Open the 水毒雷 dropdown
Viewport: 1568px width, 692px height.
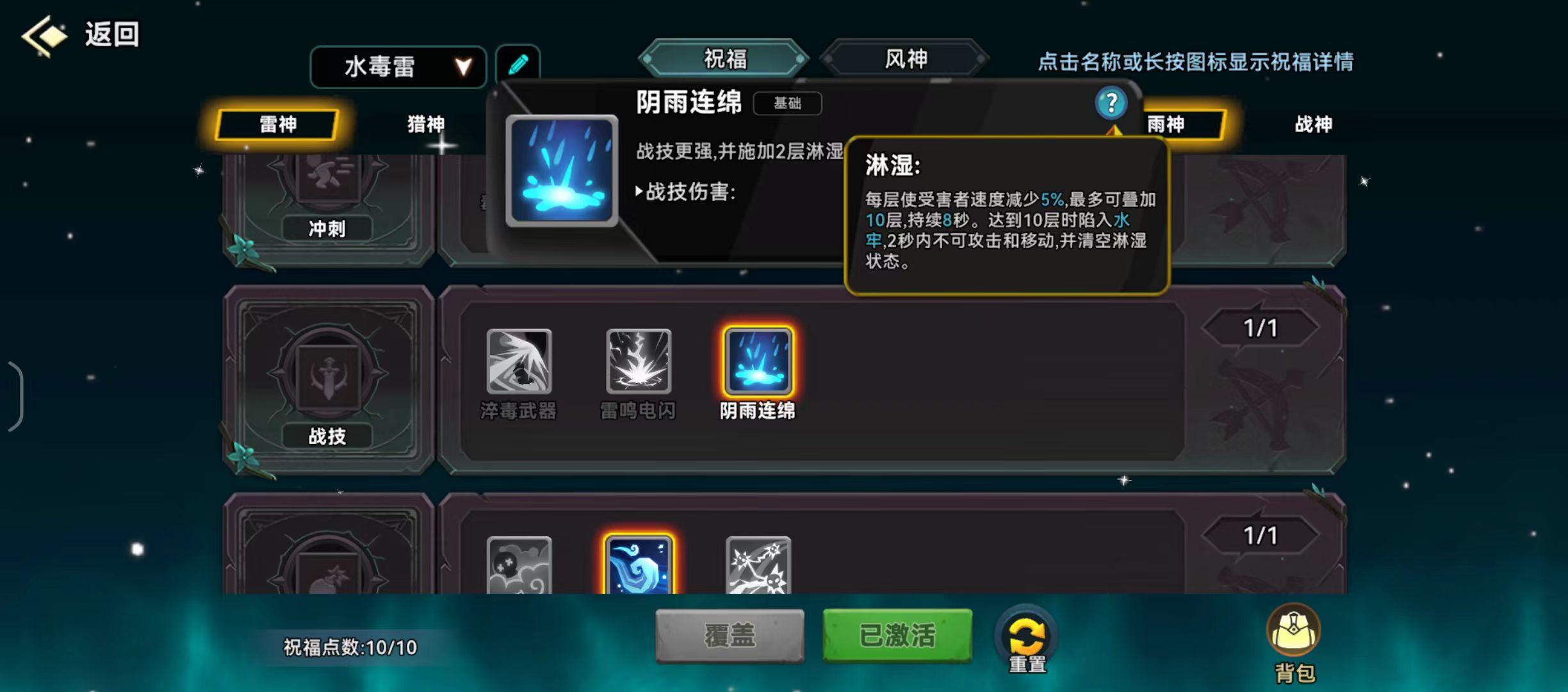click(x=397, y=67)
